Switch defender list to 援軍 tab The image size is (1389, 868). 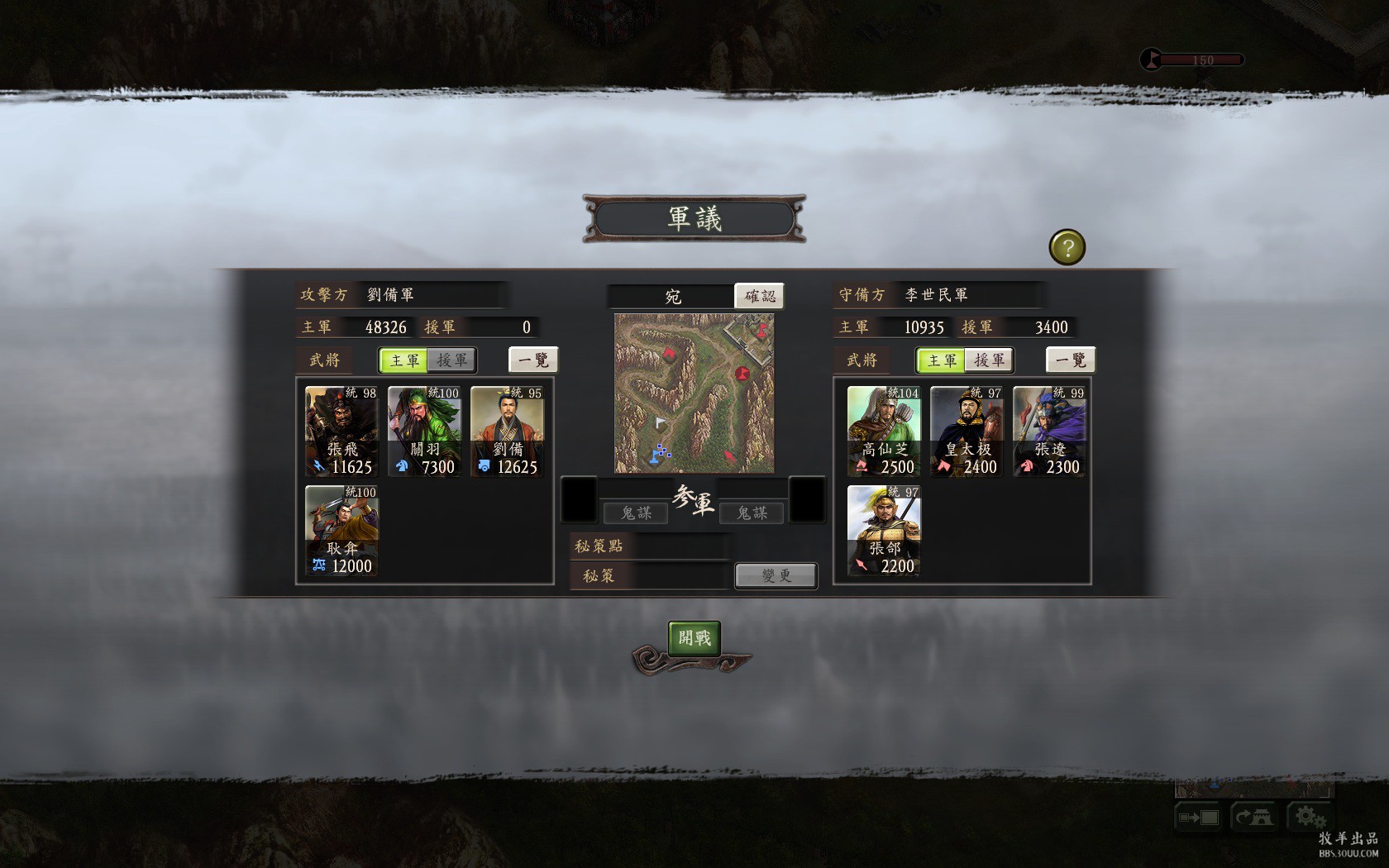point(989,360)
